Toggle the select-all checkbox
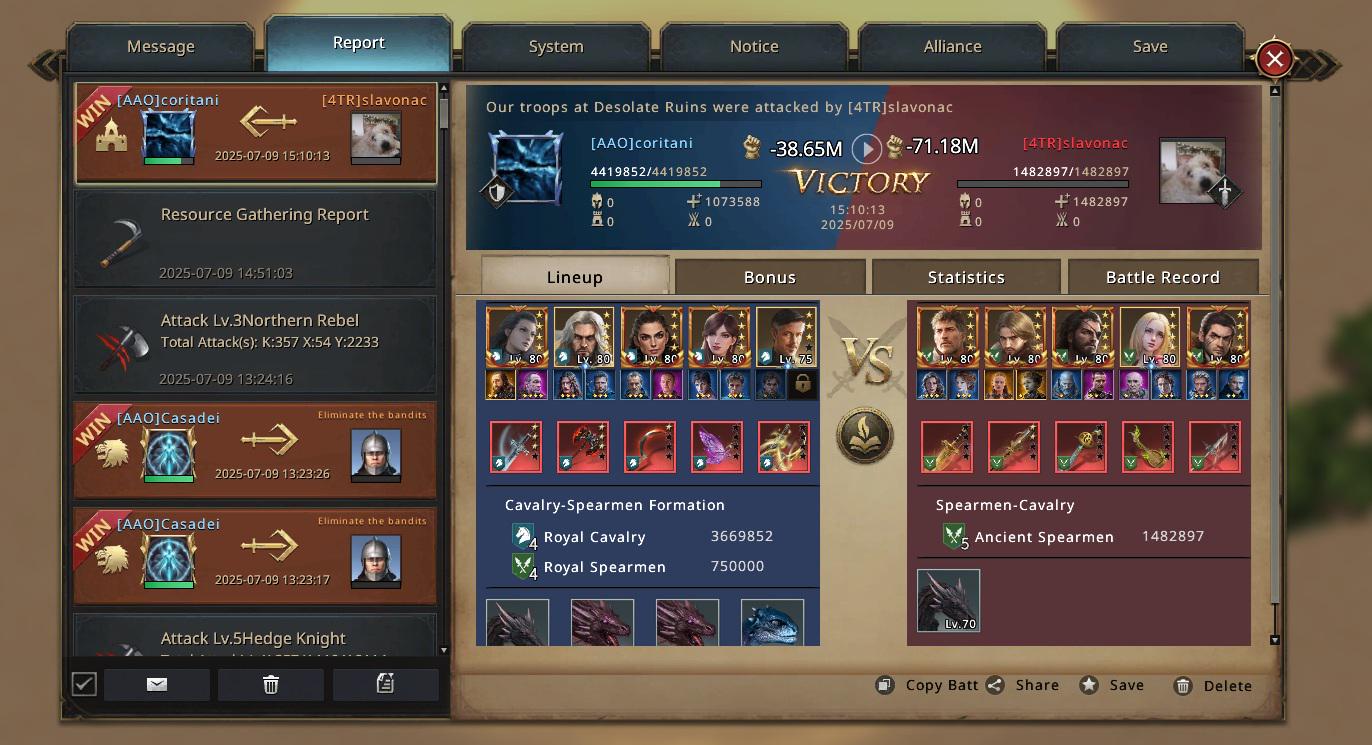Screen dimensions: 1372x745 pos(84,684)
